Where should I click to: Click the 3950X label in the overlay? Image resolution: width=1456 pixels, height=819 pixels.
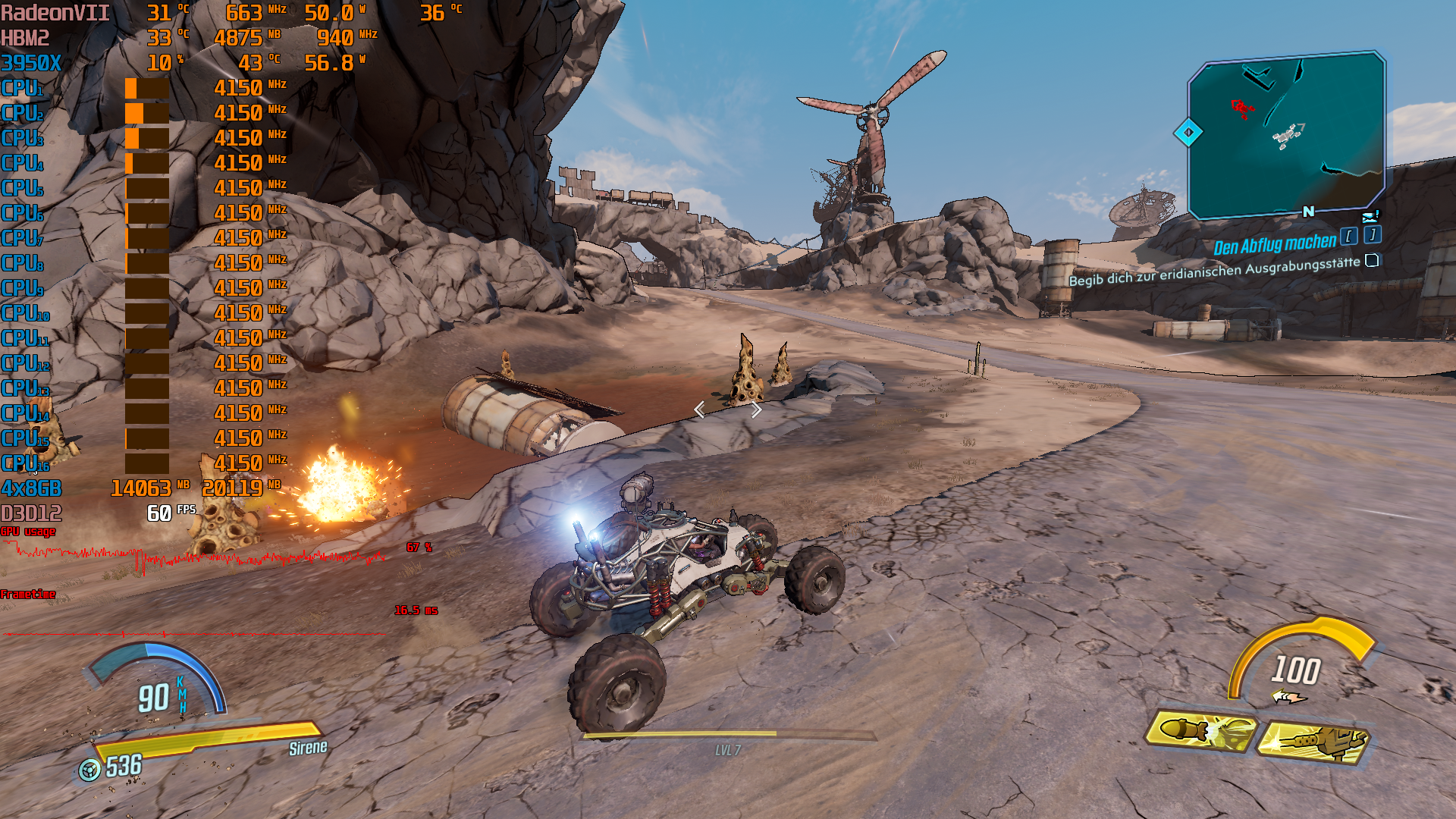[x=32, y=61]
